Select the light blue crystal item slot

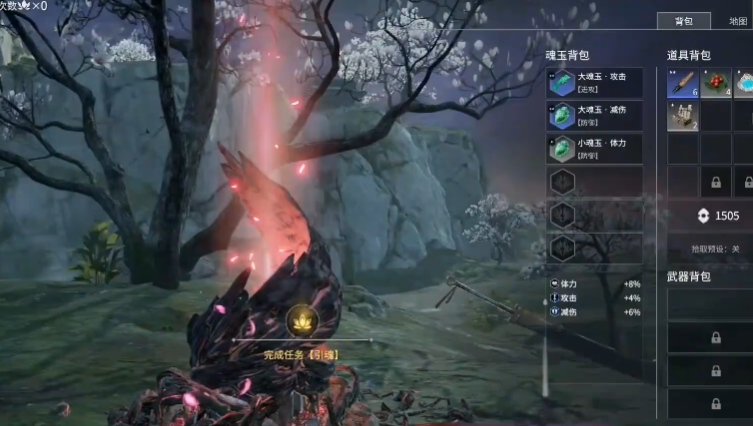(745, 84)
